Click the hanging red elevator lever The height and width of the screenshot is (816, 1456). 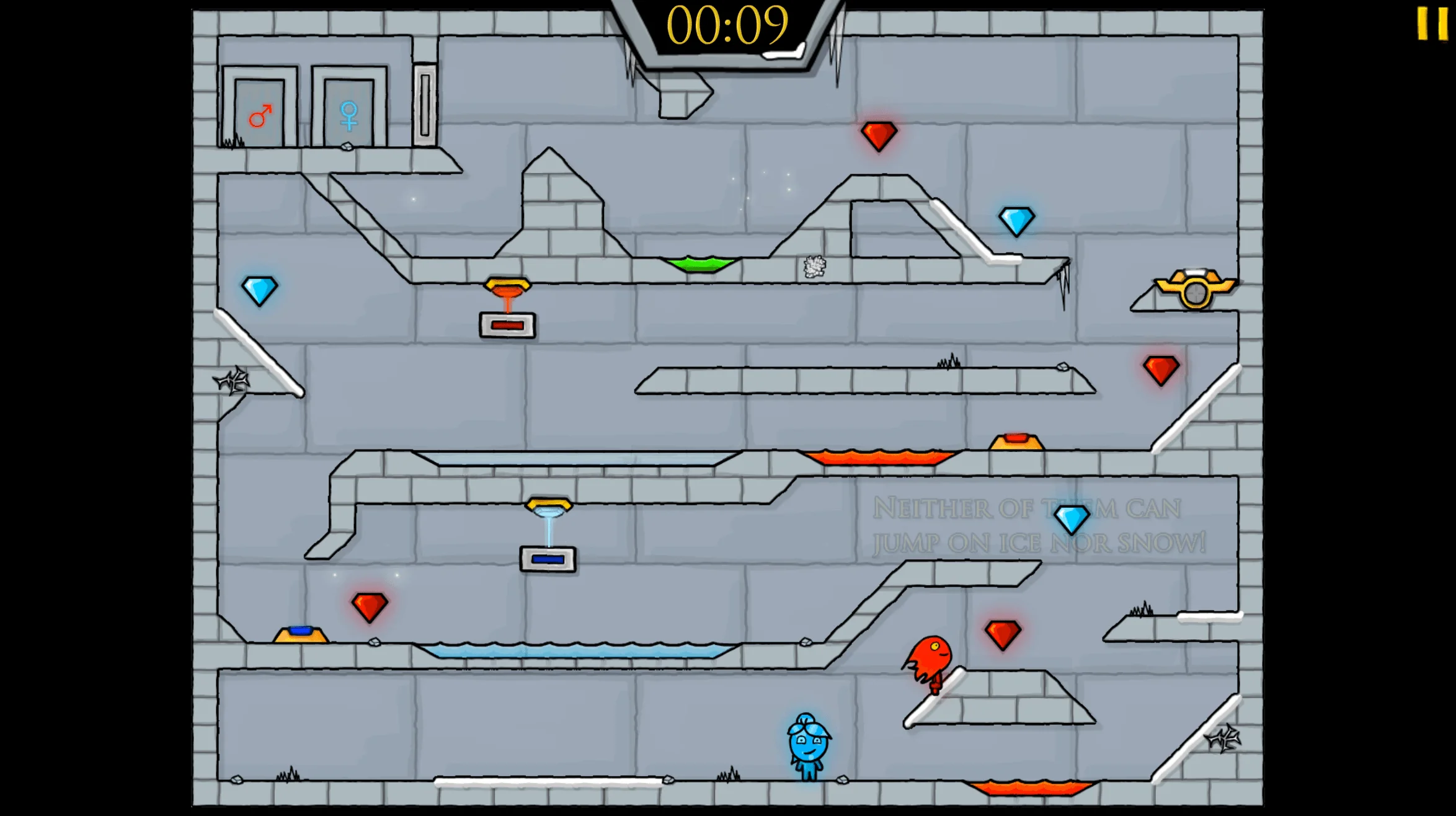click(507, 285)
